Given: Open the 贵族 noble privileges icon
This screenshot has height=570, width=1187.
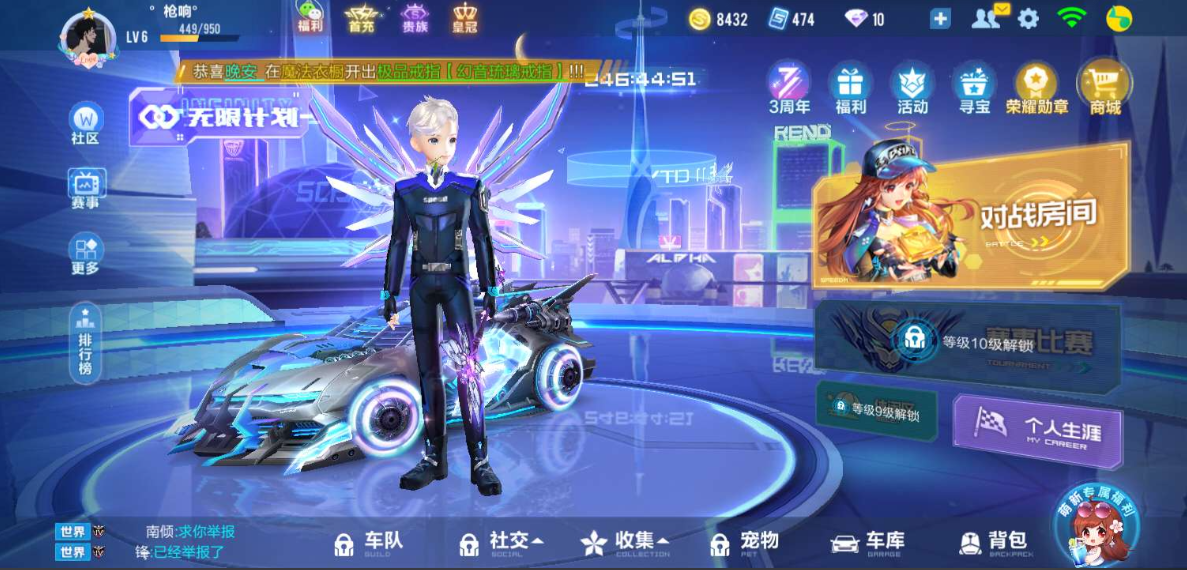Looking at the screenshot, I should tap(414, 17).
